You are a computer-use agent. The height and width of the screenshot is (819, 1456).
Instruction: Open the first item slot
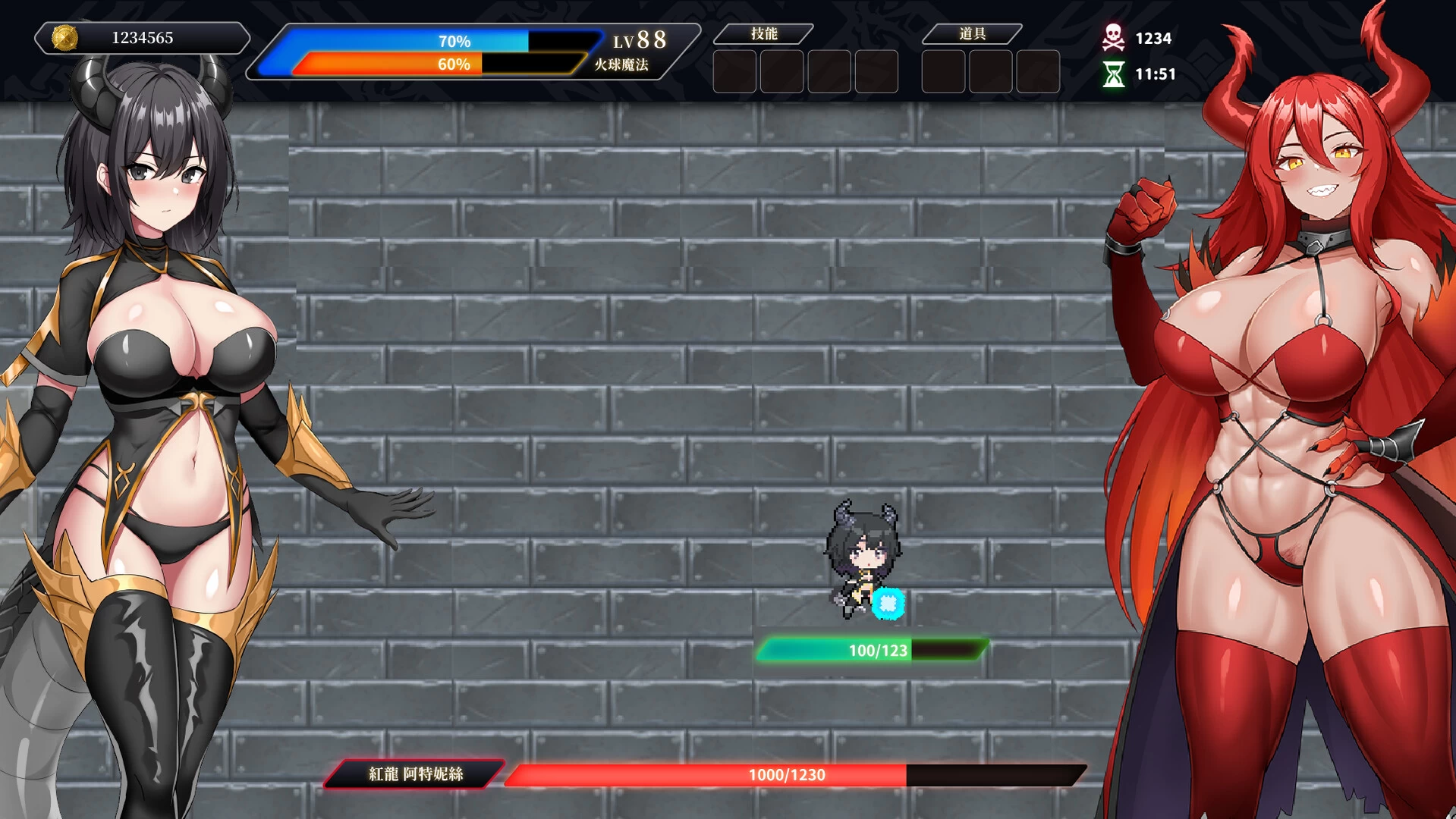942,71
